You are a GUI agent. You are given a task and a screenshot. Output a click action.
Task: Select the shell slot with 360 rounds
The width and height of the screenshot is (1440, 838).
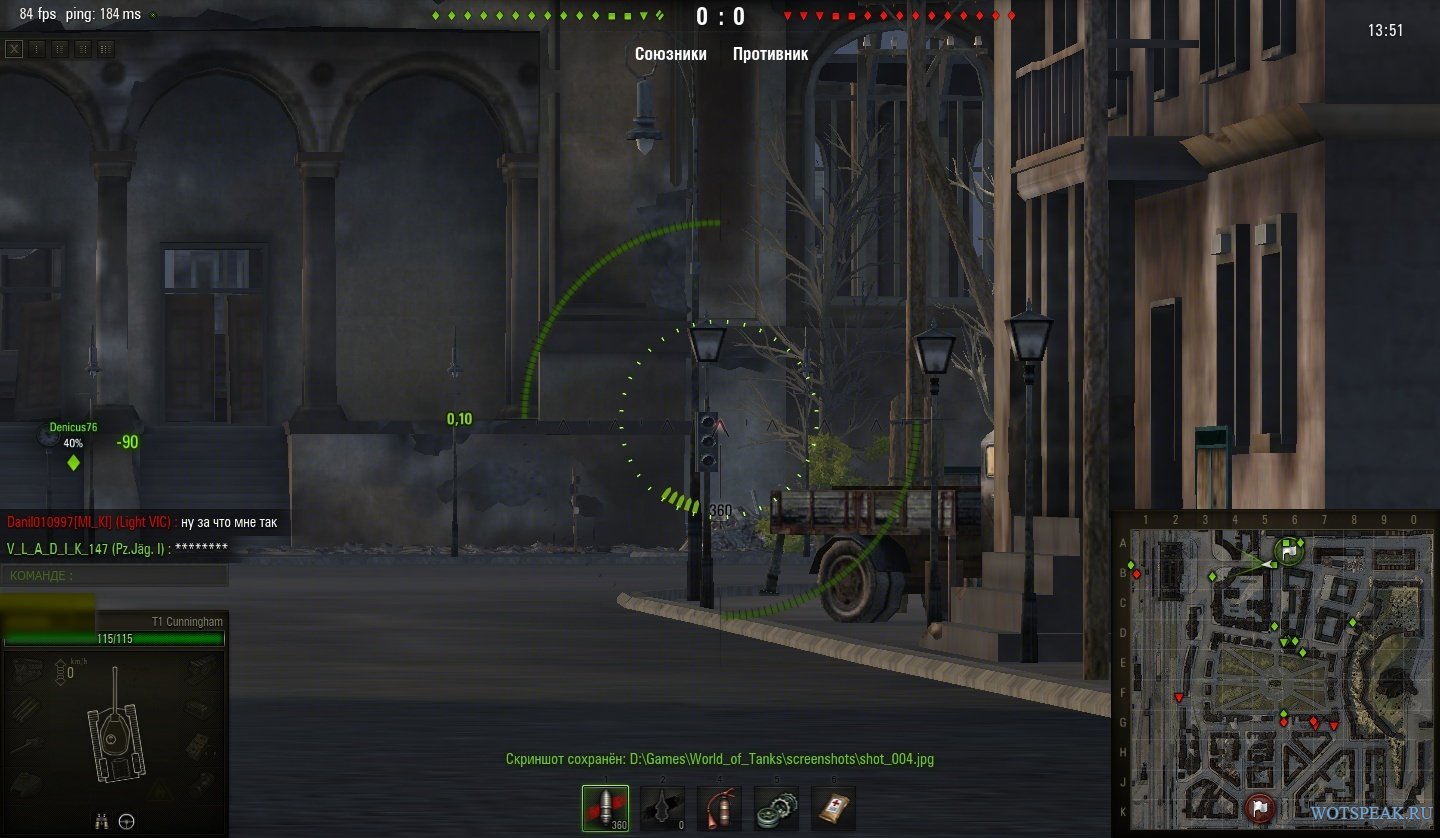[605, 808]
